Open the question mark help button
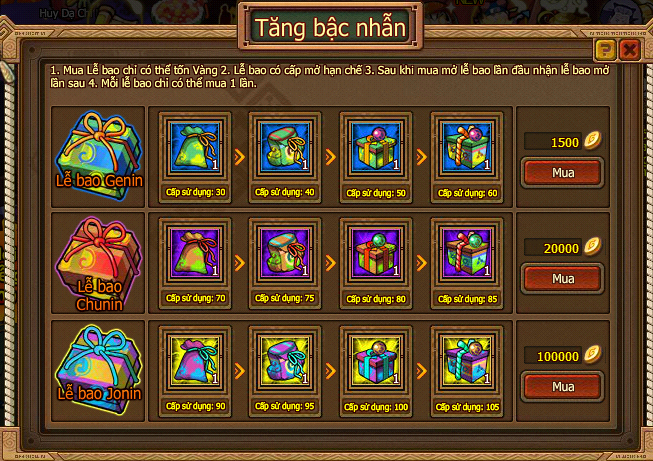 (x=605, y=49)
